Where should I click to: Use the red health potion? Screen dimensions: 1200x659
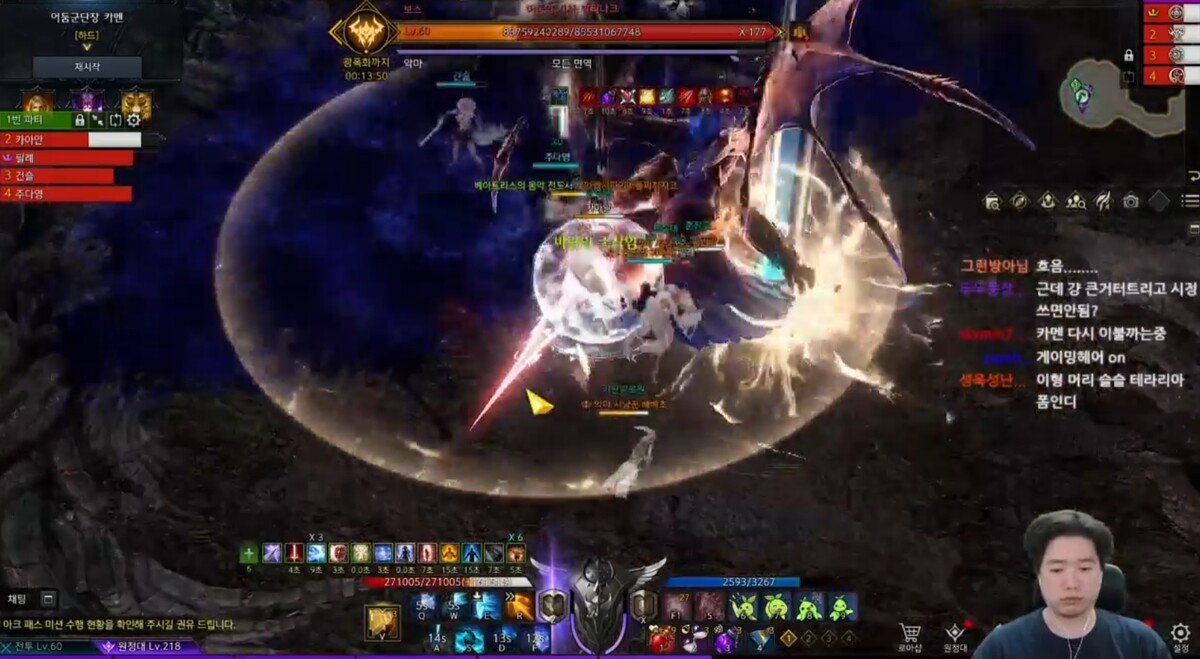coord(661,639)
